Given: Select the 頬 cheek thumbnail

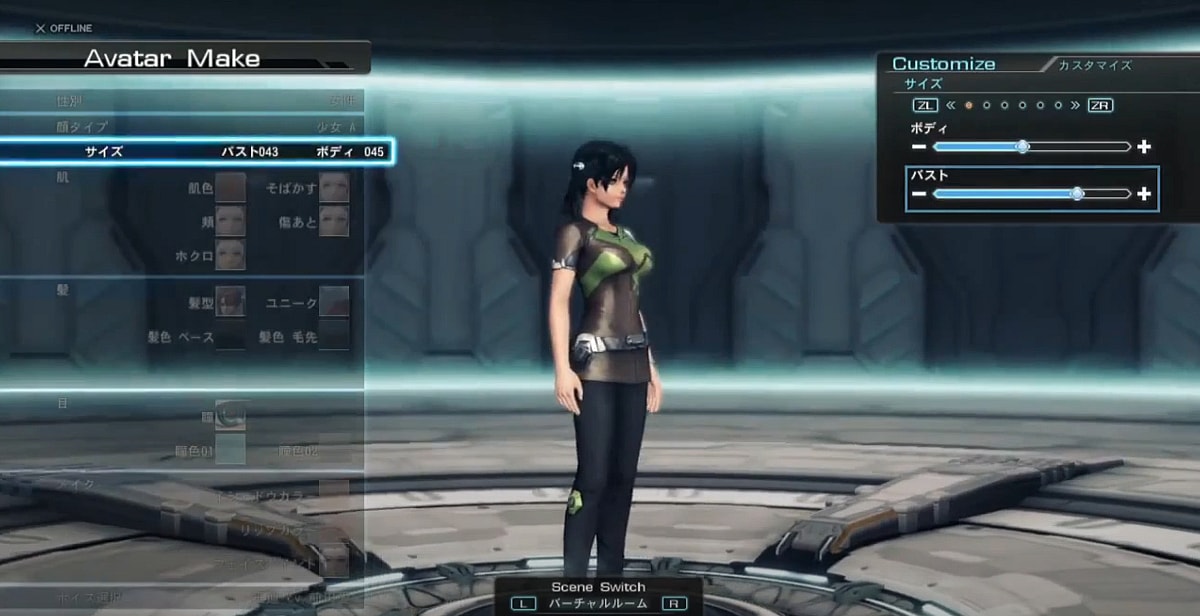Looking at the screenshot, I should pyautogui.click(x=231, y=222).
